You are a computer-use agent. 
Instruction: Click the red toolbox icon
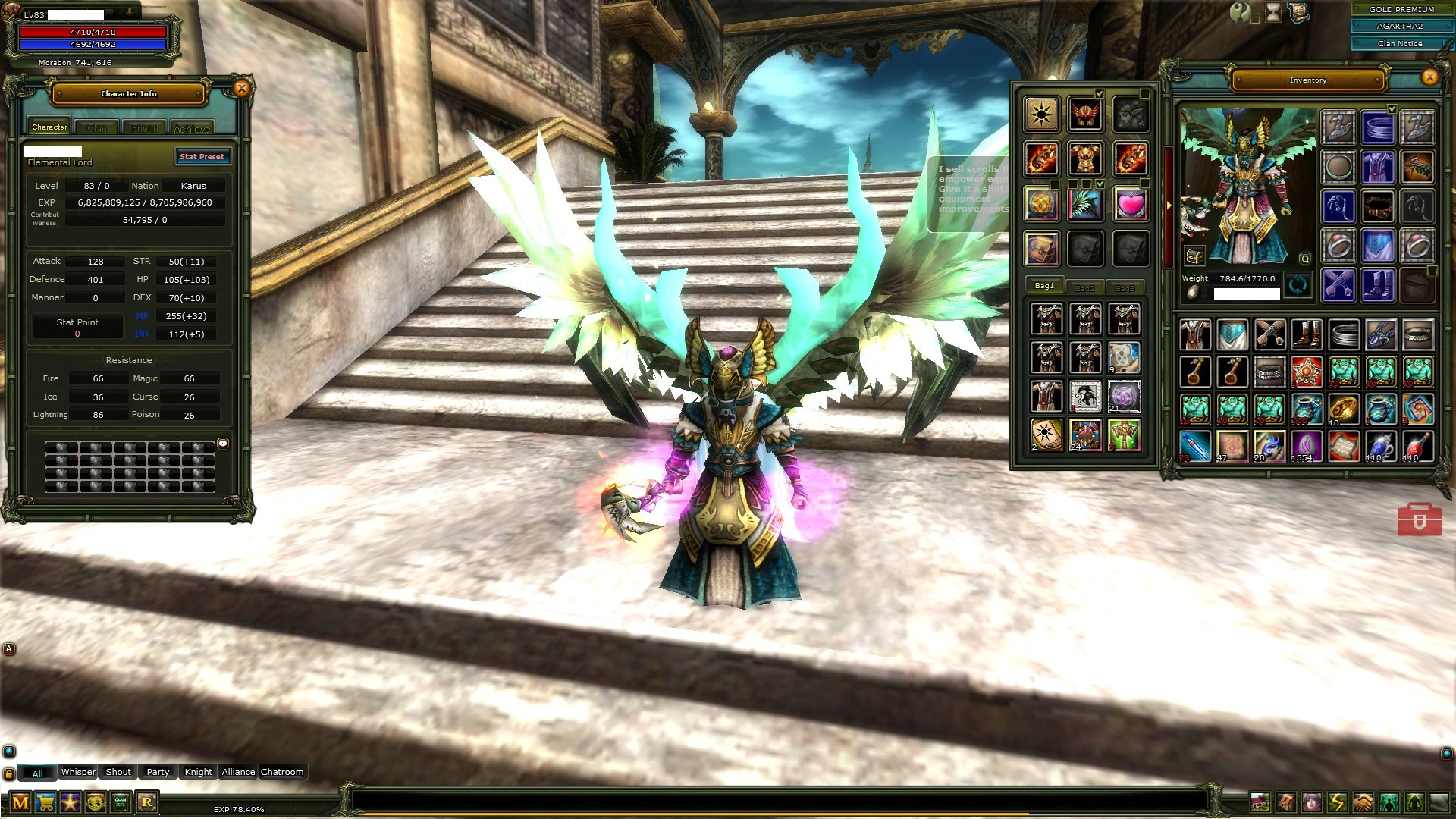pos(1419,519)
